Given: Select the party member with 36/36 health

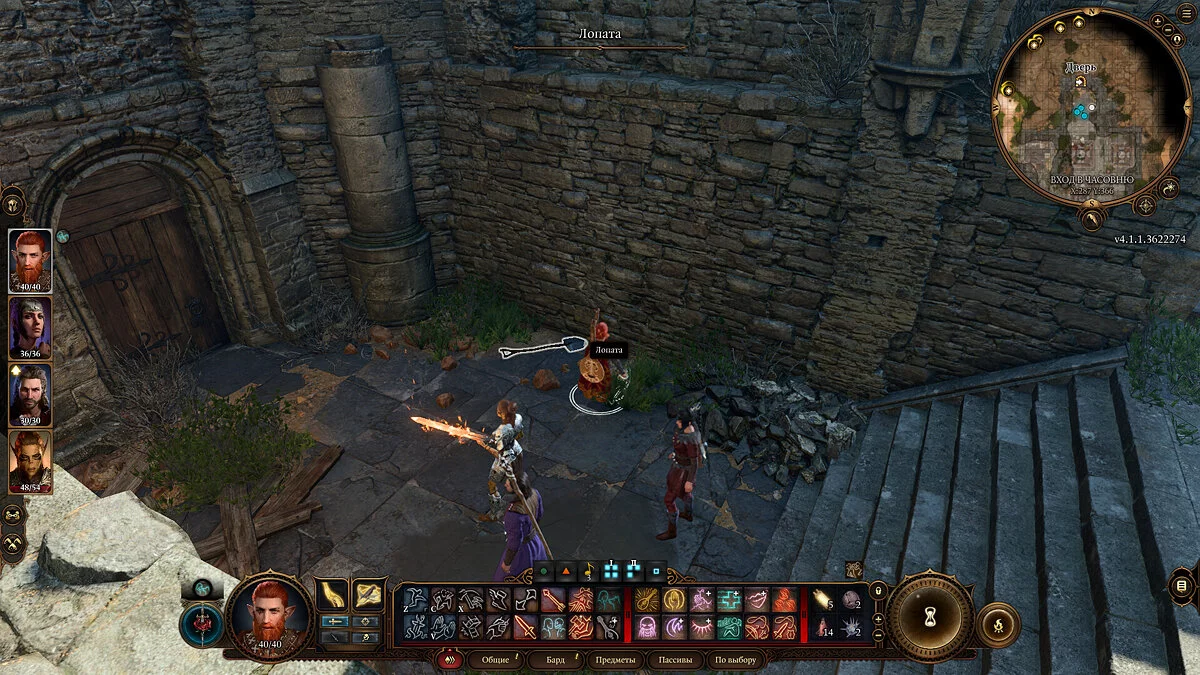Looking at the screenshot, I should tap(30, 325).
